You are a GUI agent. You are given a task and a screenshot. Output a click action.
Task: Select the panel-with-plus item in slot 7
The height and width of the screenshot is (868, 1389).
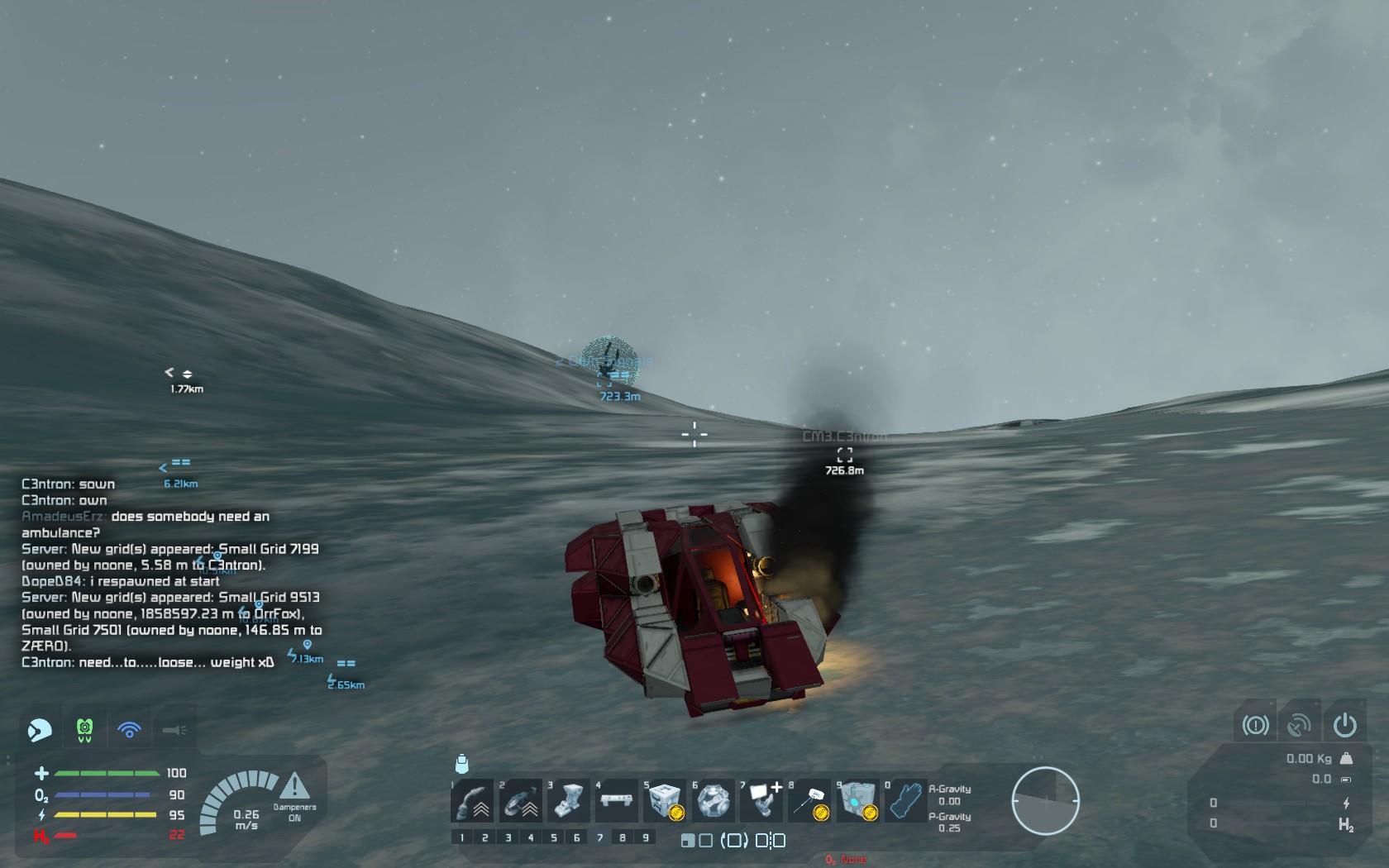[x=761, y=800]
